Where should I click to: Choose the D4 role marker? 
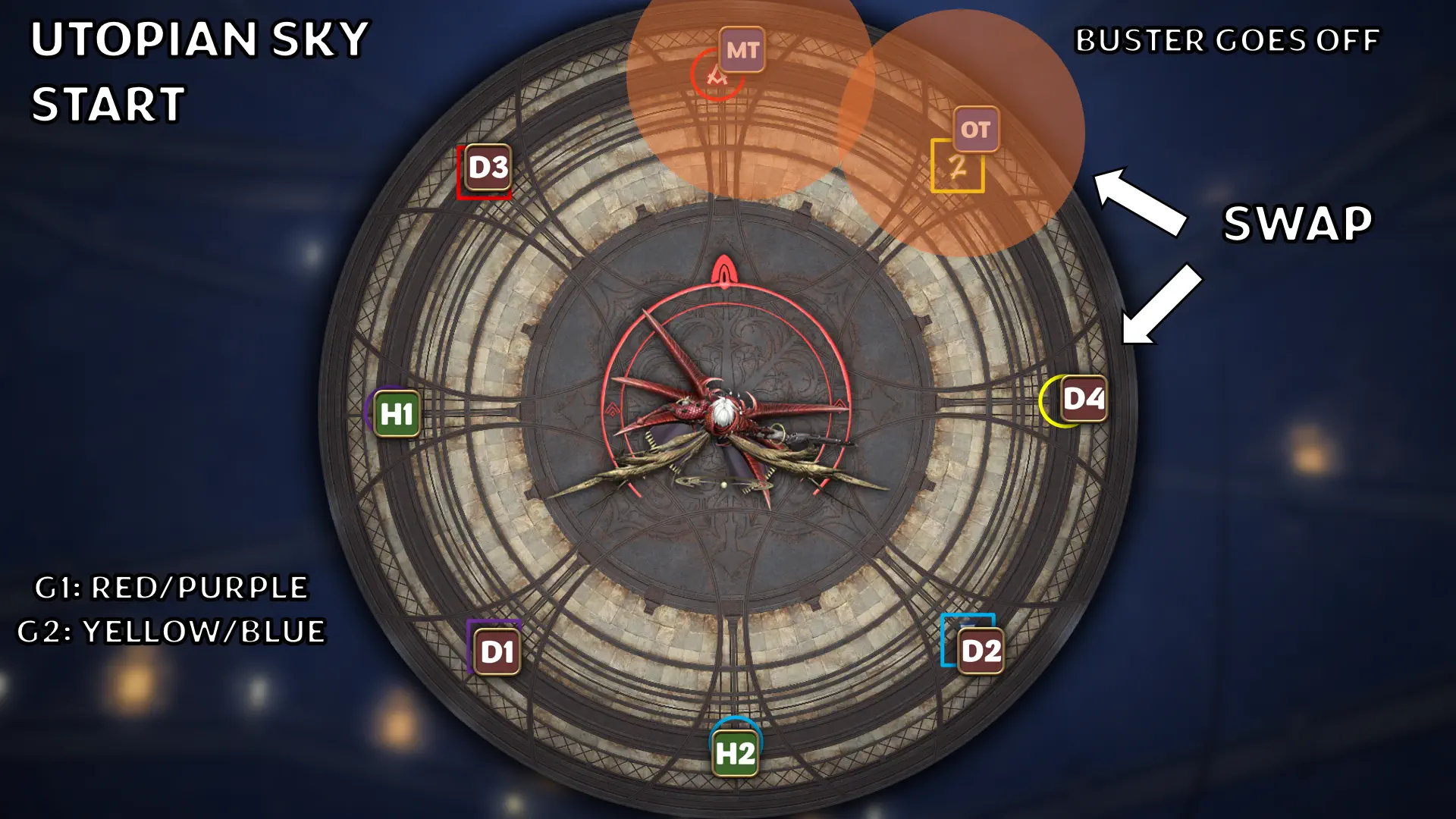pos(1084,399)
